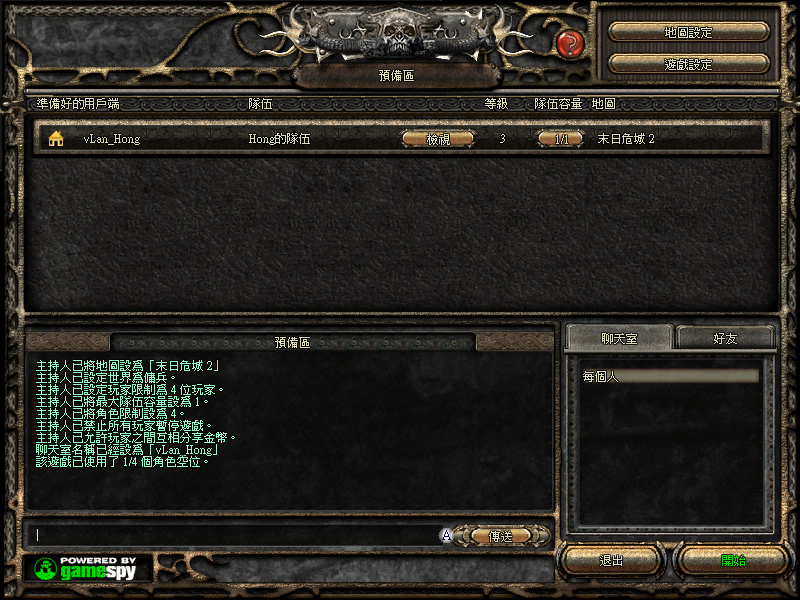800x600 pixels.
Task: Send the chat message with 傳送
Action: pos(500,536)
